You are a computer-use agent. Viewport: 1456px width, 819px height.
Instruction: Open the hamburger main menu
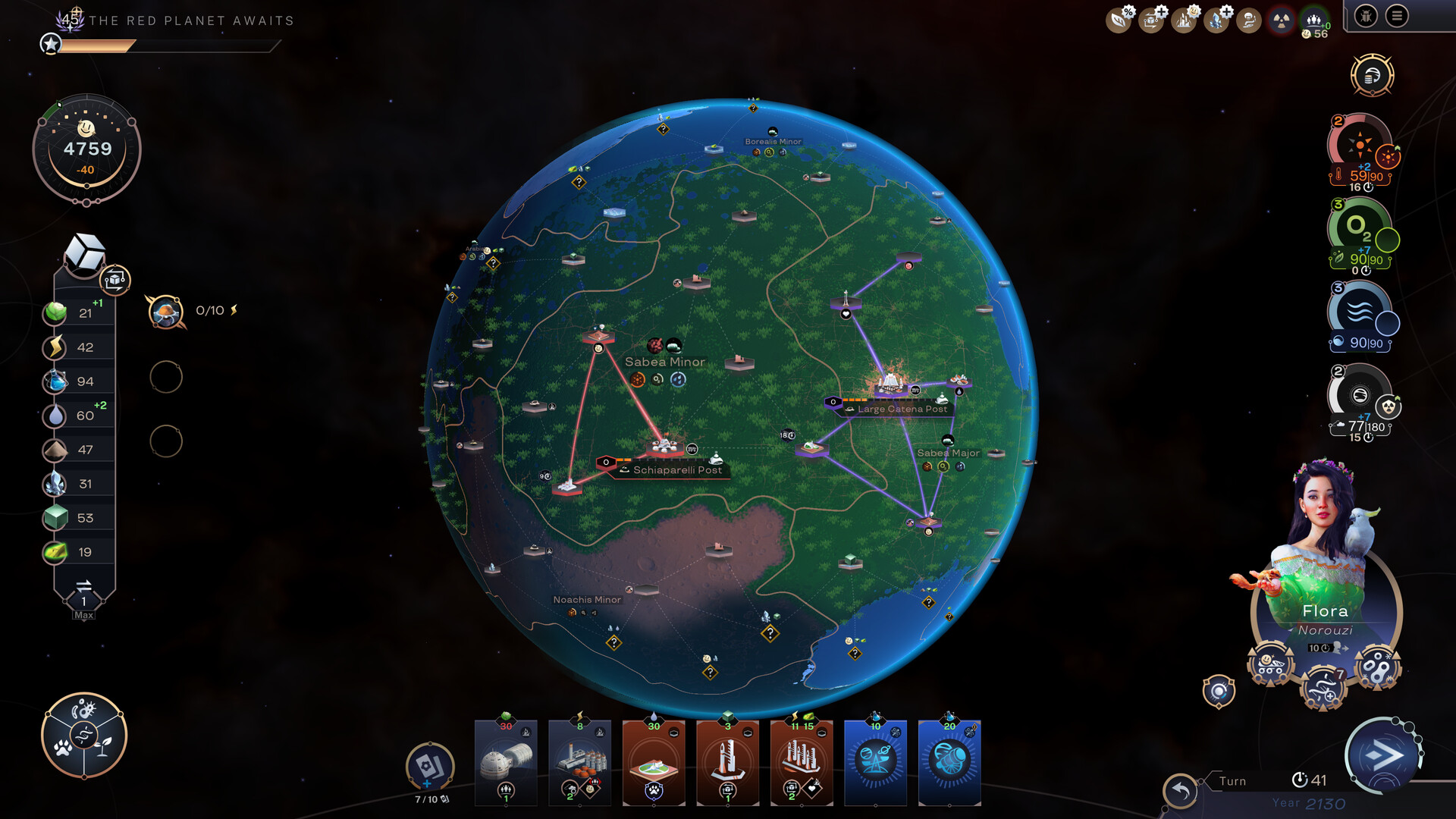point(1398,17)
